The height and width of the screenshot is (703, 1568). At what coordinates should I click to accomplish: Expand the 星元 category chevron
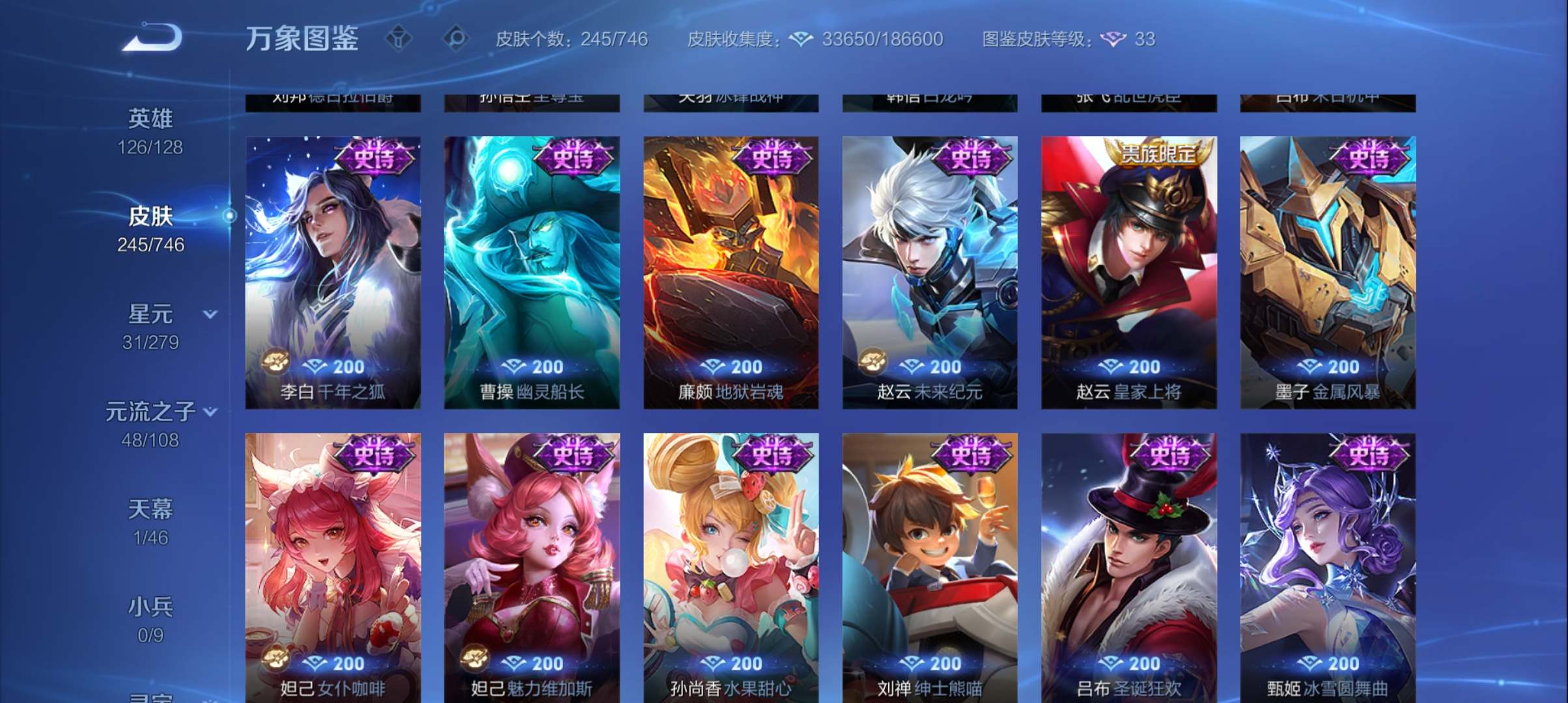click(x=209, y=313)
